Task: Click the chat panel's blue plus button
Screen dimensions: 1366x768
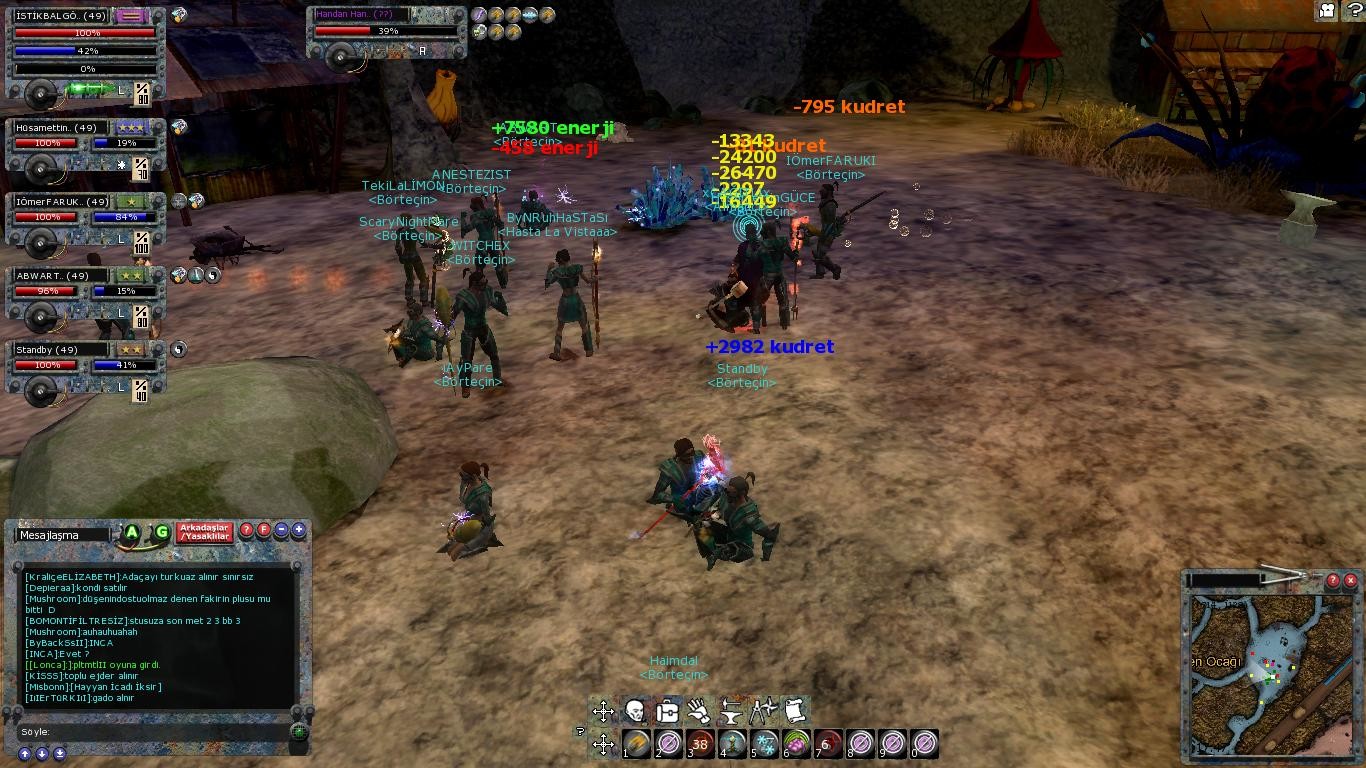Action: pos(298,530)
